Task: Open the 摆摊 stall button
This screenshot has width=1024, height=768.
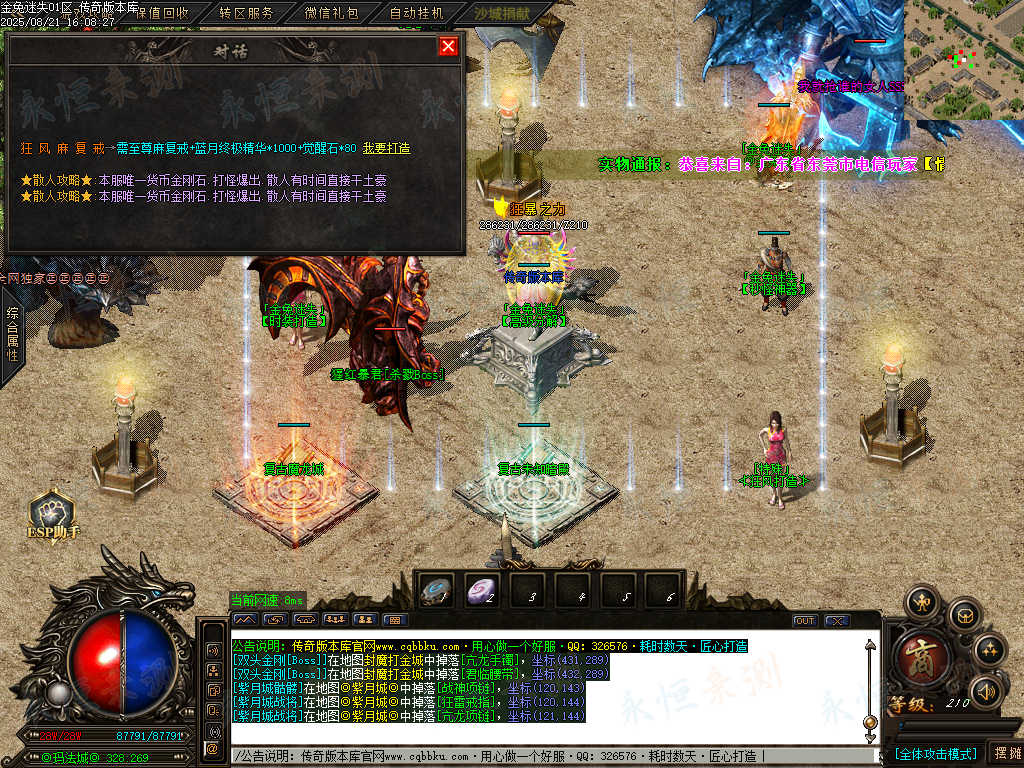Action: [1005, 753]
